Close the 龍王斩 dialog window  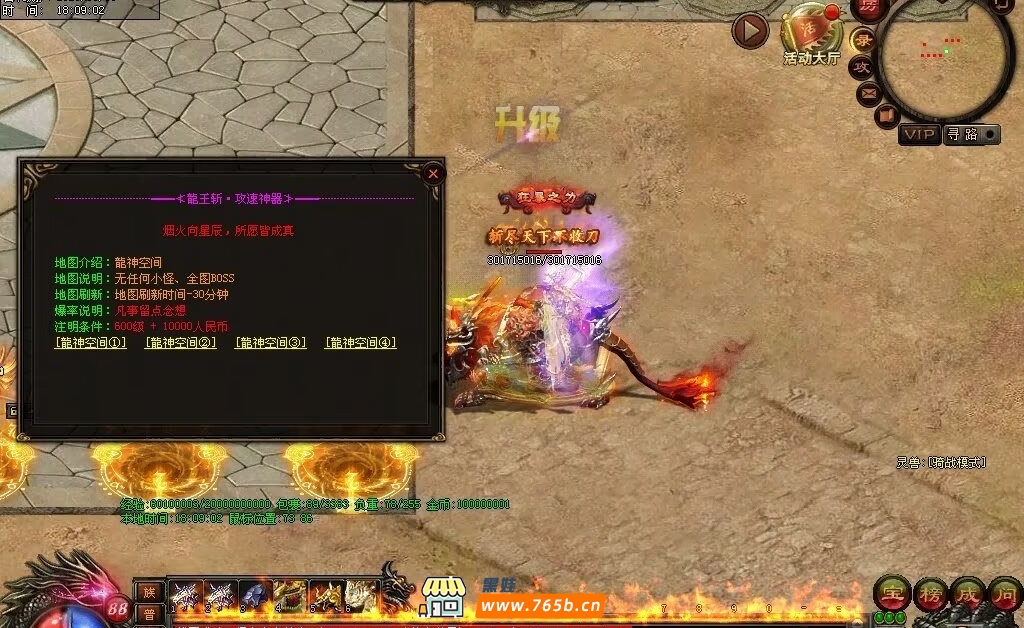(x=433, y=173)
